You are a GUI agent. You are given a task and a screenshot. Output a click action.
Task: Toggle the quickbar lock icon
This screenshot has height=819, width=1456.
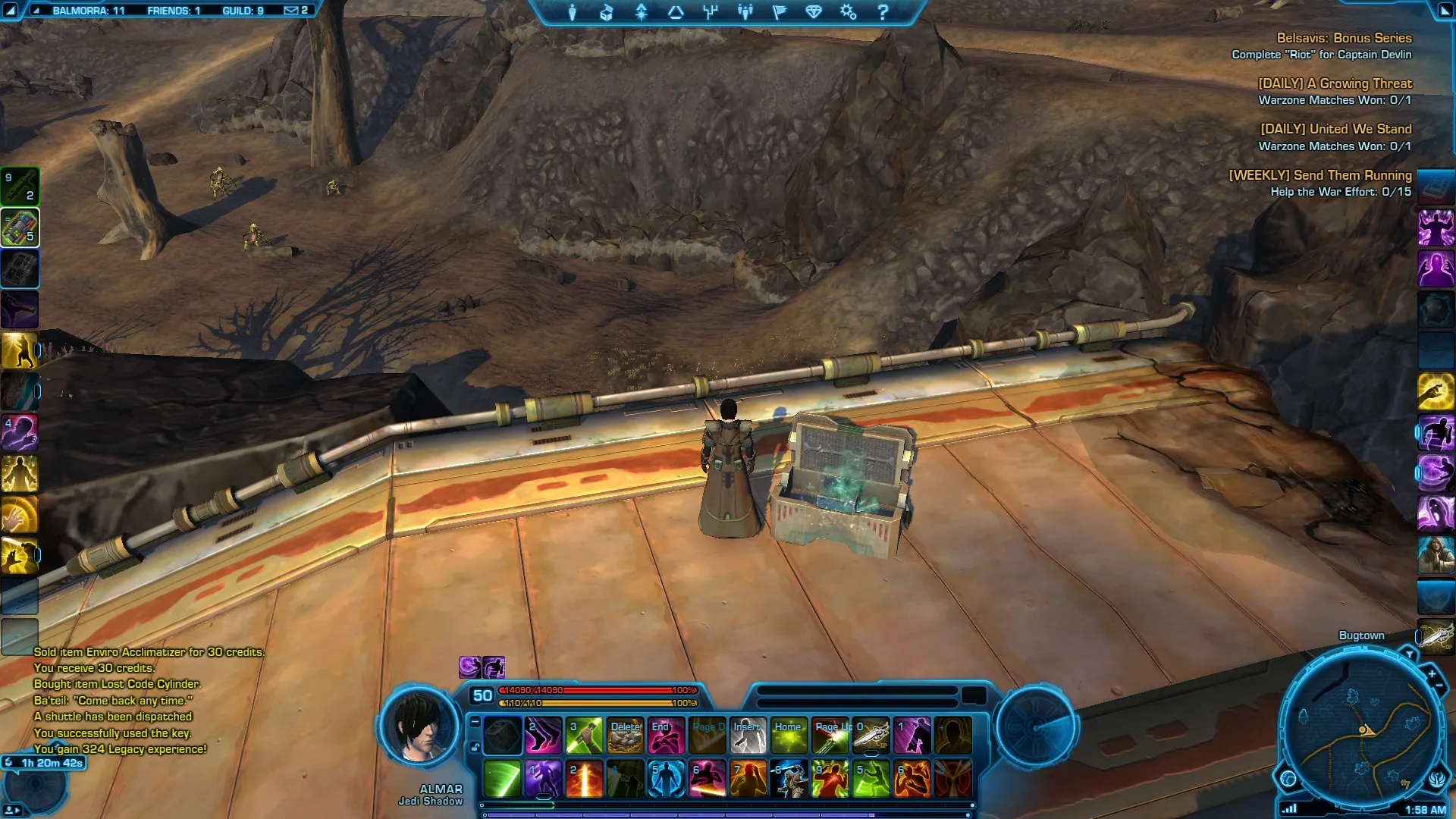[x=475, y=748]
